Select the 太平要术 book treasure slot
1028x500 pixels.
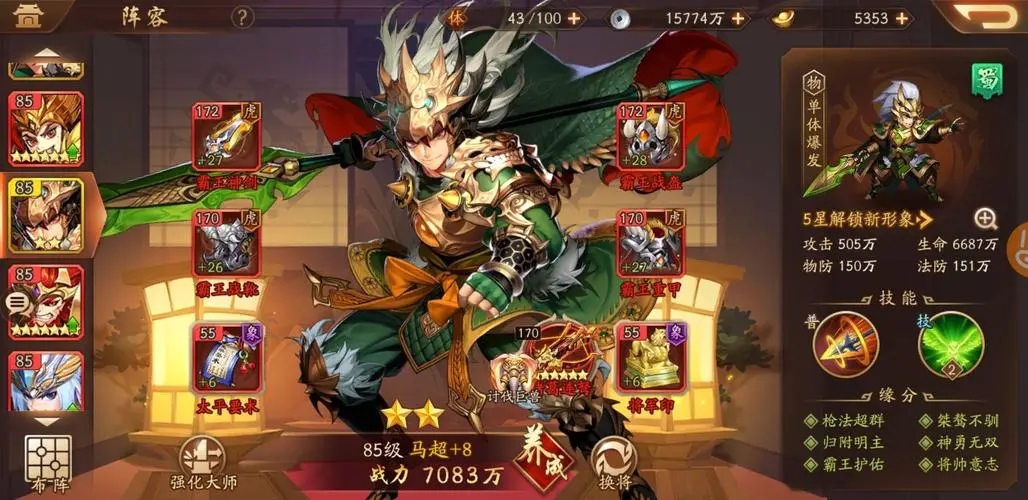click(226, 358)
